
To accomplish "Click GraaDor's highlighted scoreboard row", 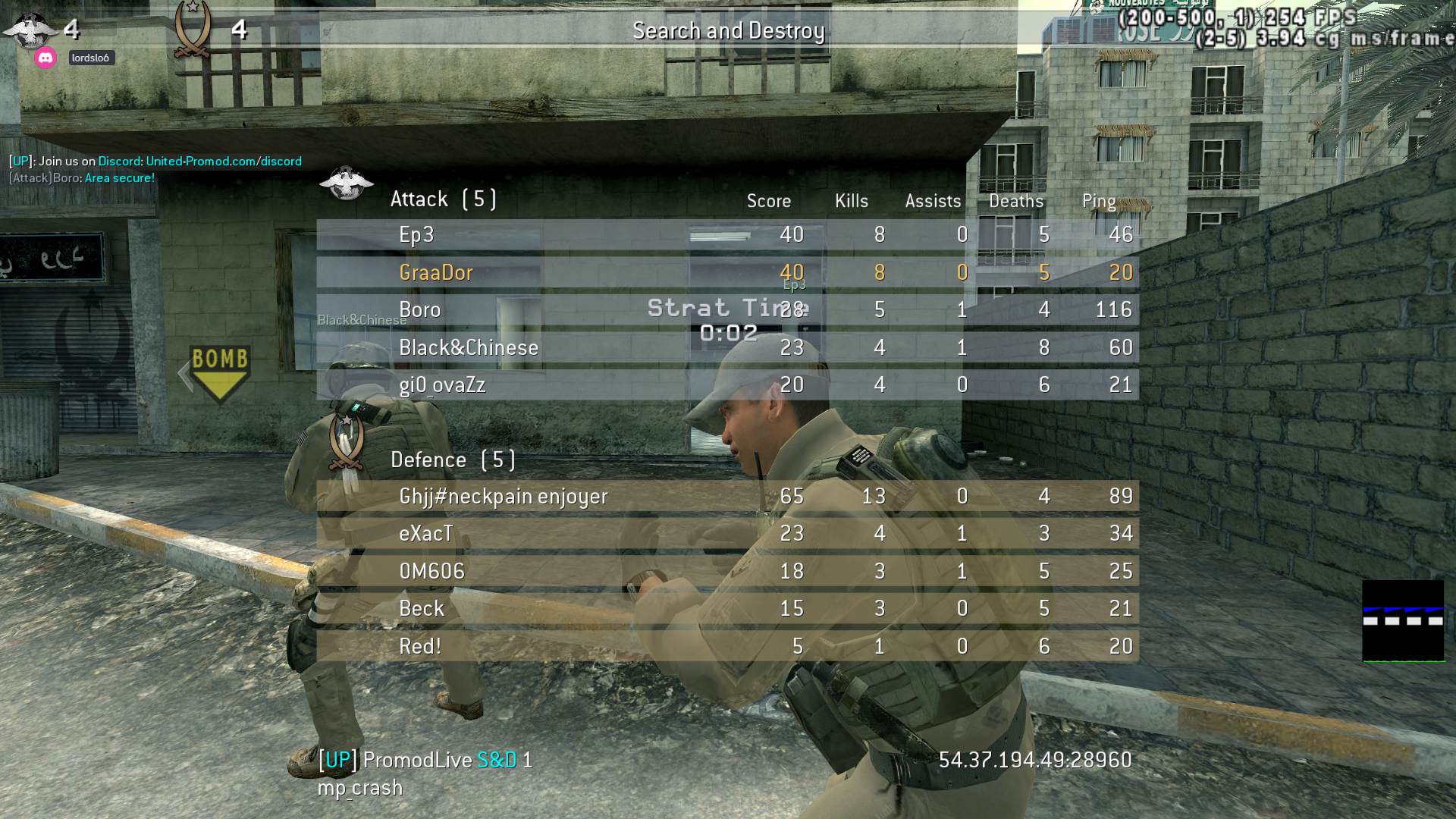I will (726, 272).
